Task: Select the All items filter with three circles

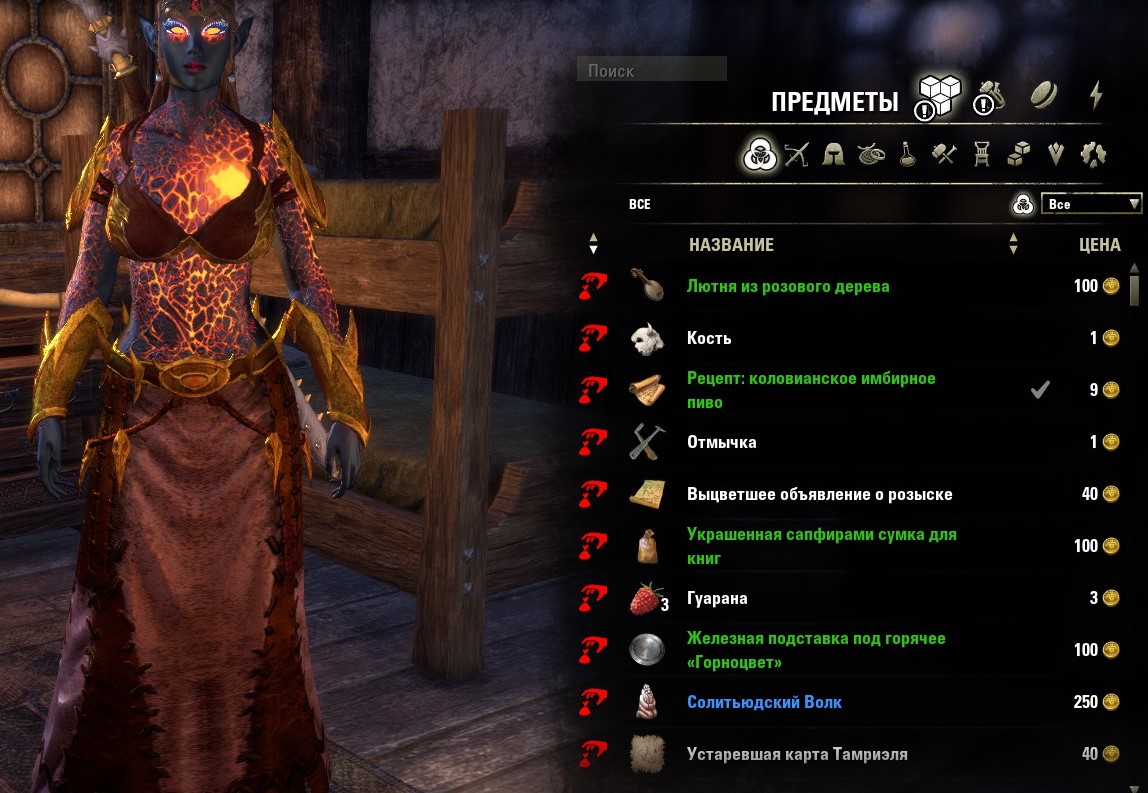Action: pos(758,155)
